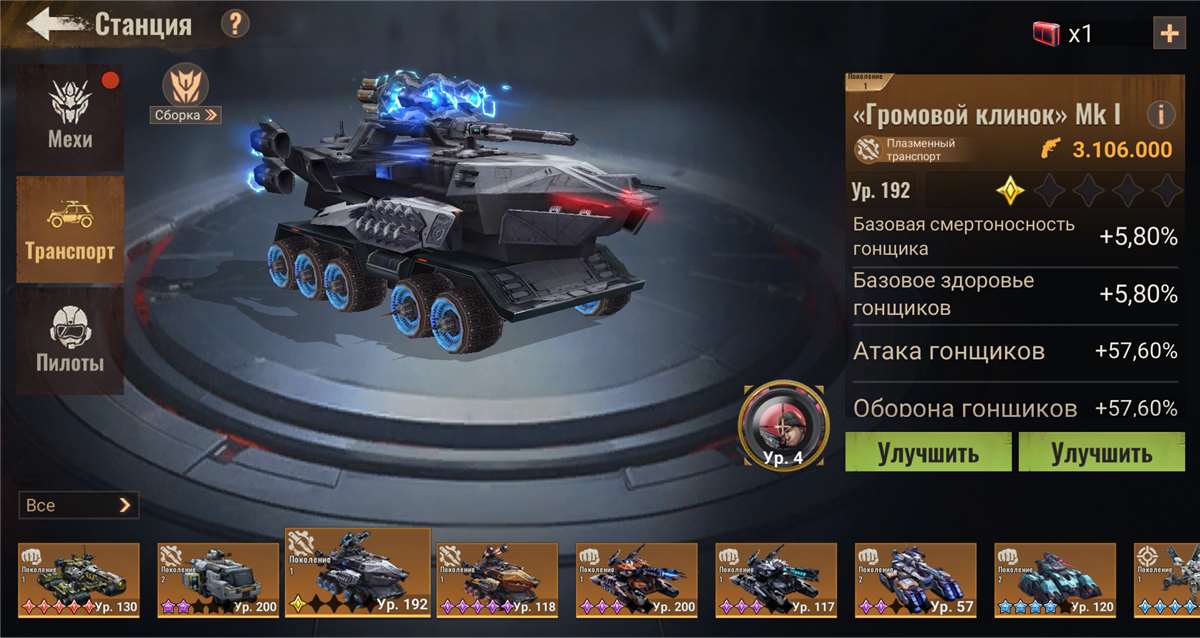Pick the level 118 orange vehicle

point(497,580)
